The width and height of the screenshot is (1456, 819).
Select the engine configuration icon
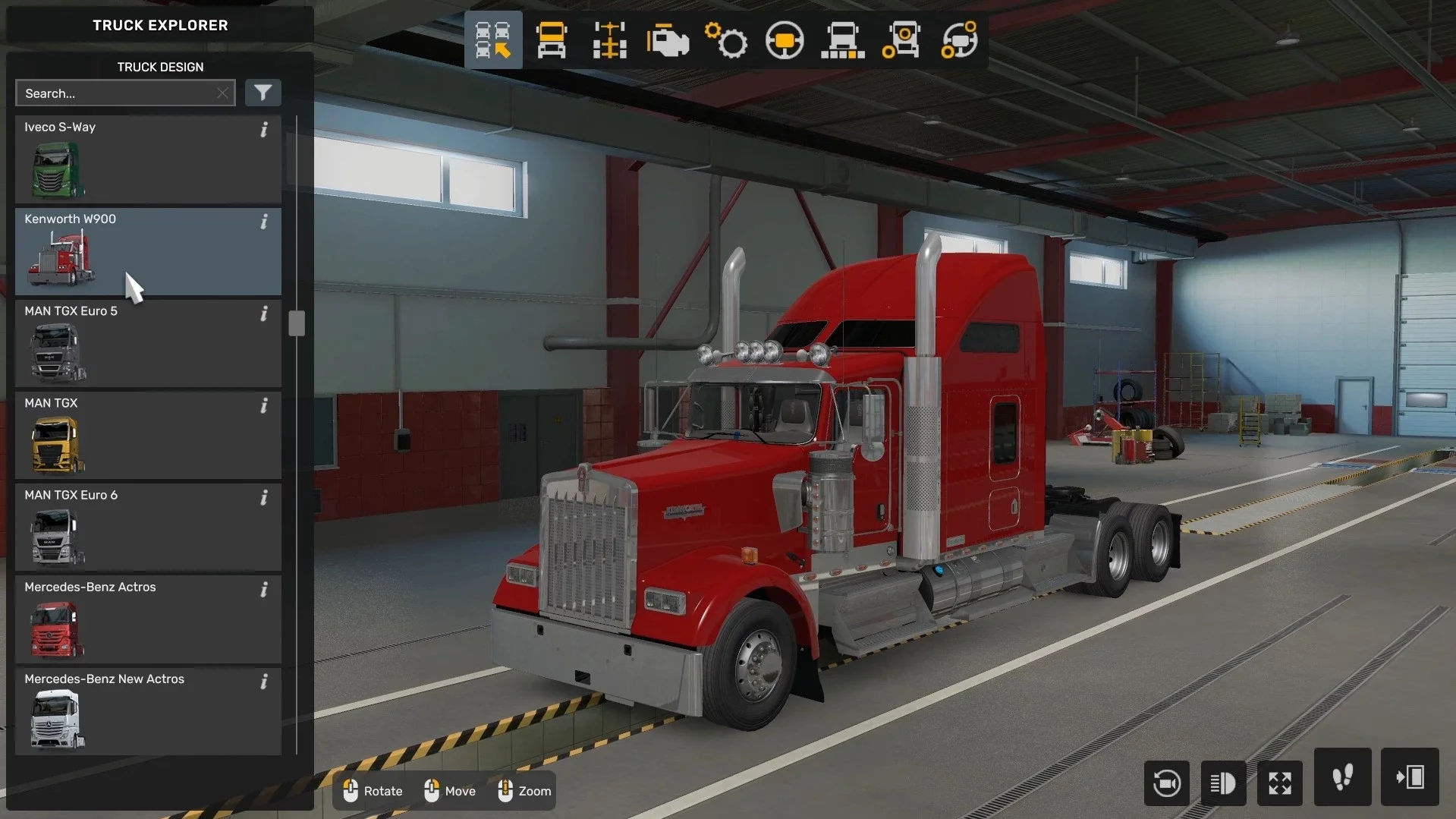pos(668,39)
